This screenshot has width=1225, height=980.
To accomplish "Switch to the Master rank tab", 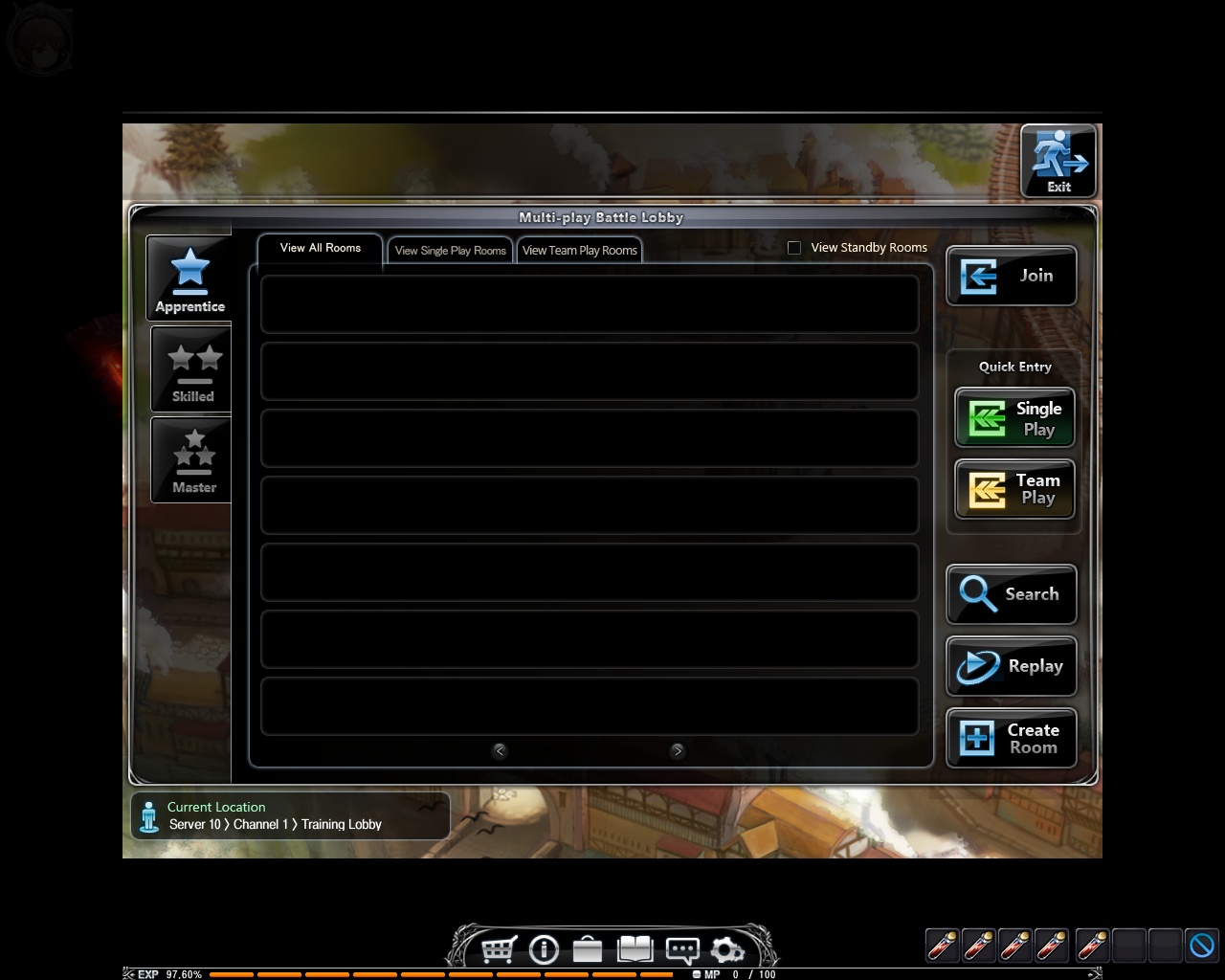I will click(x=193, y=461).
